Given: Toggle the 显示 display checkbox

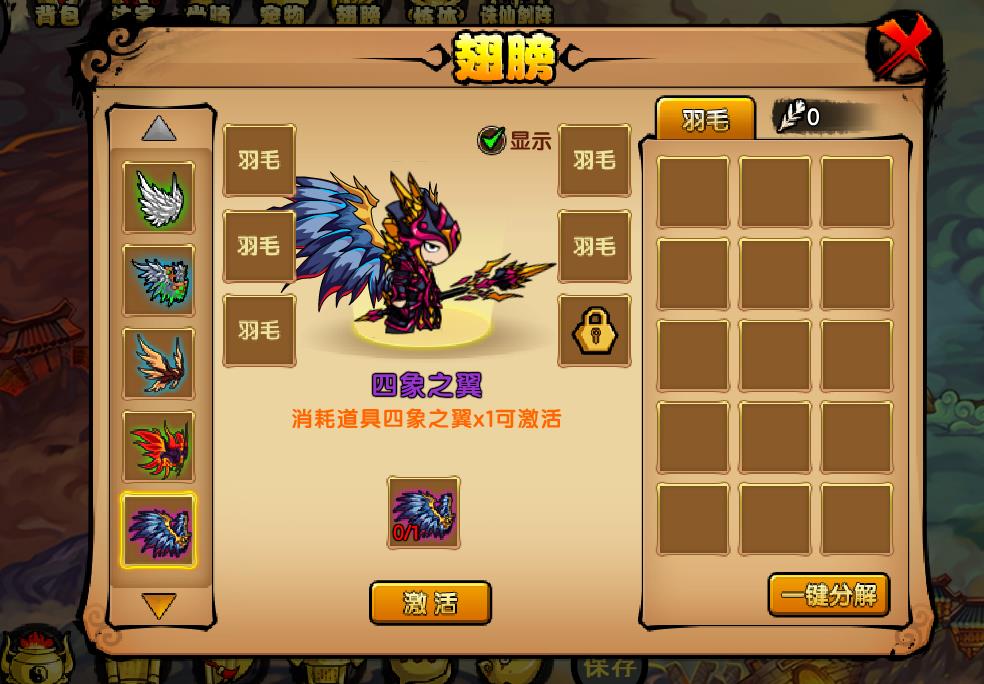Looking at the screenshot, I should coord(491,140).
